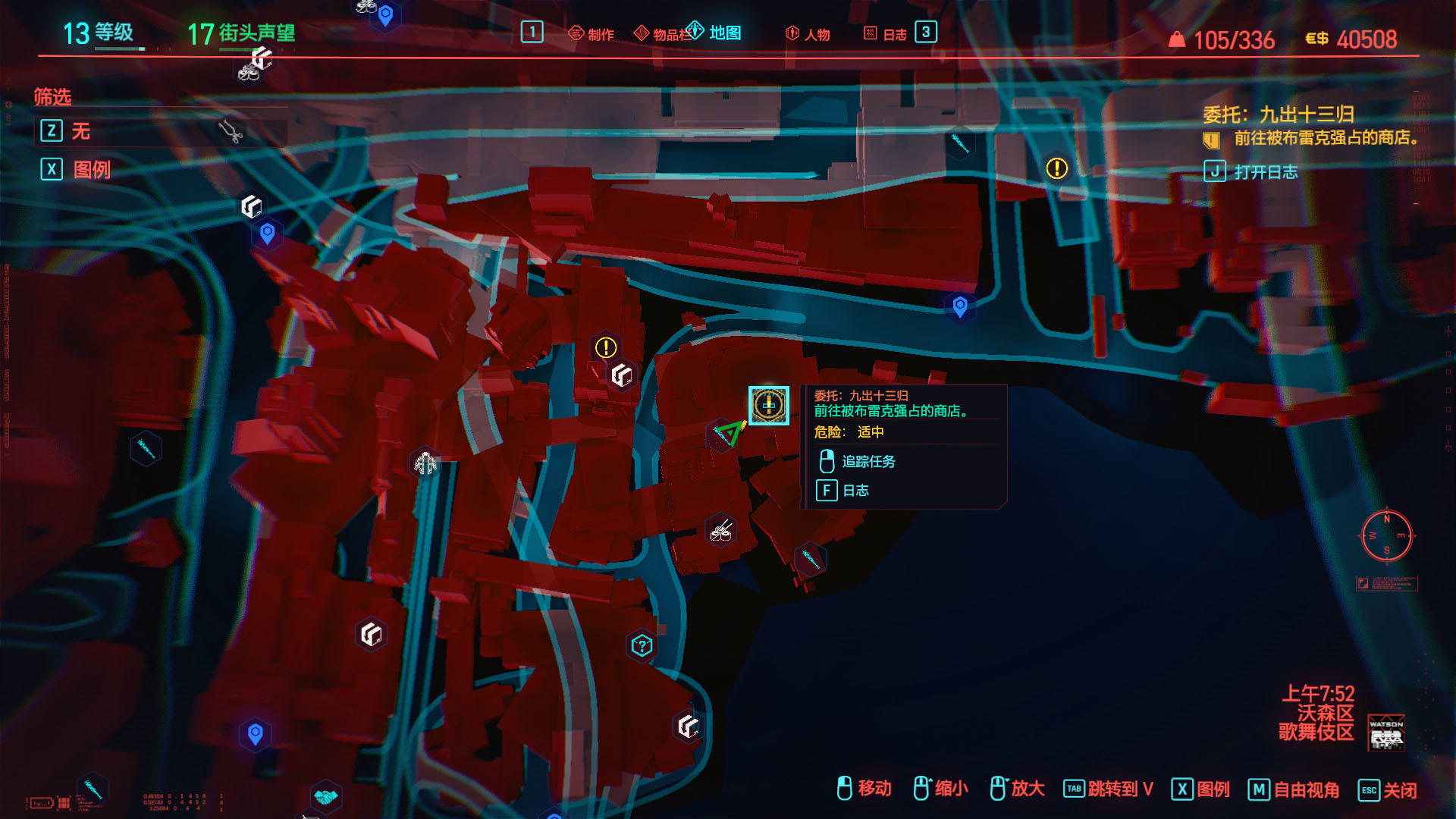Open the 打开日志 quest tracker link

[1265, 172]
